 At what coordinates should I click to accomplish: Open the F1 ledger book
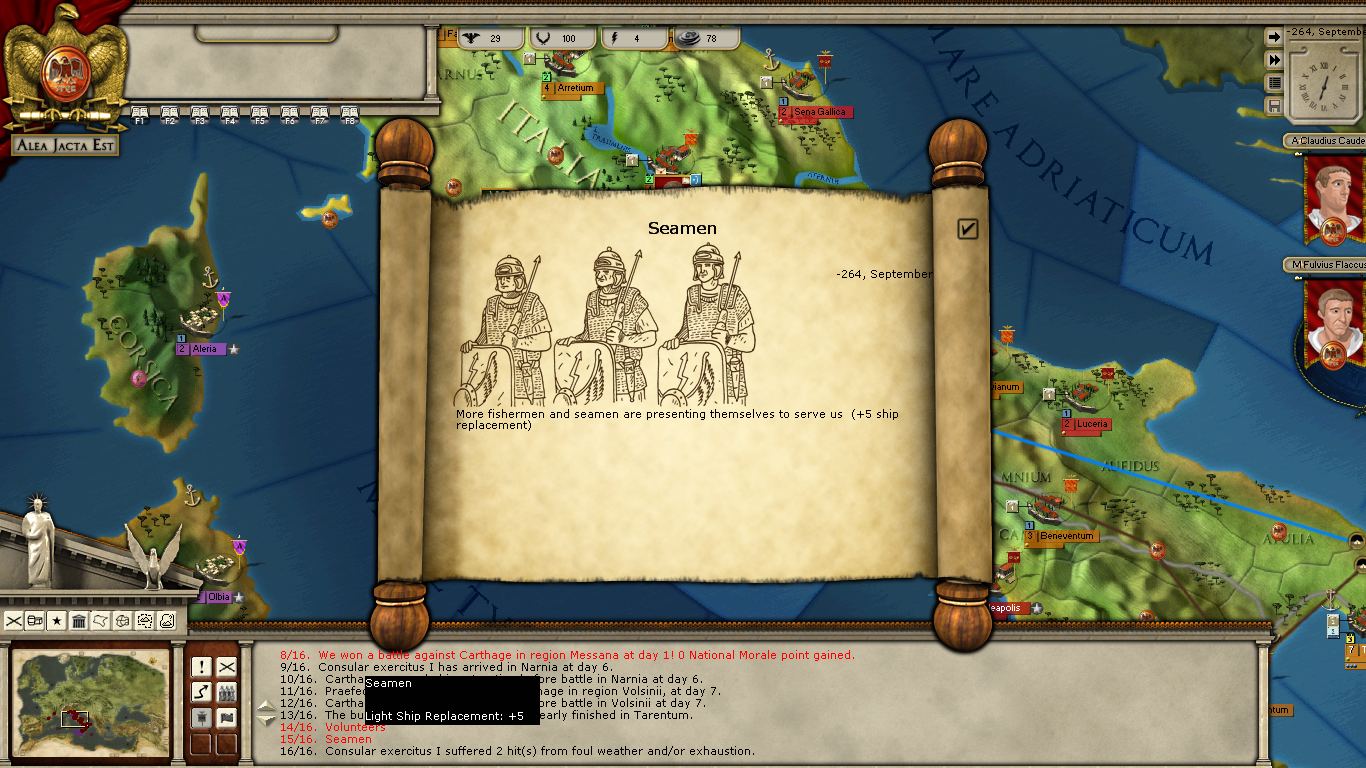[140, 113]
